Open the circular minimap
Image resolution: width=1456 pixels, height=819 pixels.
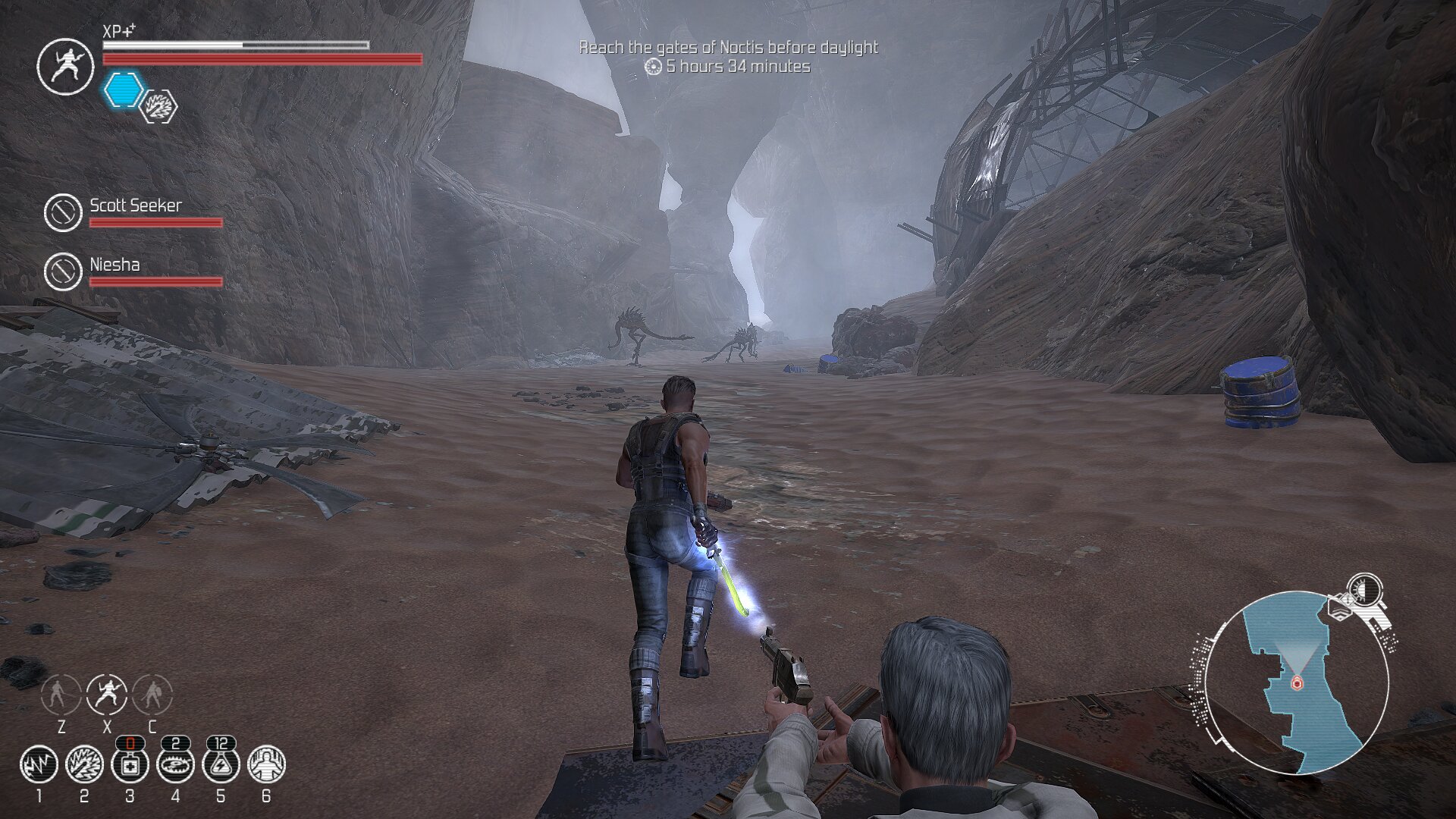coord(1296,682)
